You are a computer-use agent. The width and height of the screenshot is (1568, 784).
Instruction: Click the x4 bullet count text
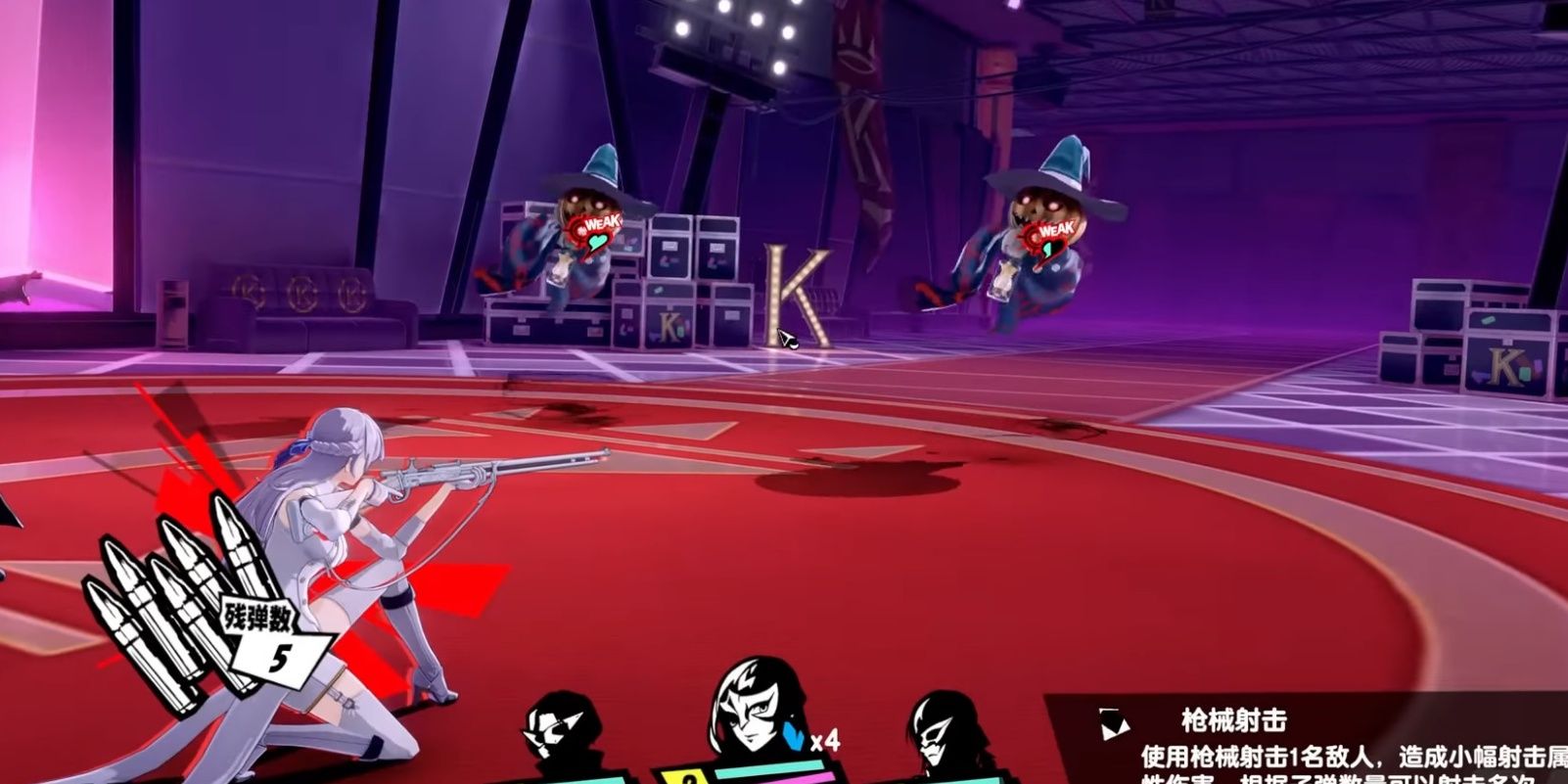(825, 741)
